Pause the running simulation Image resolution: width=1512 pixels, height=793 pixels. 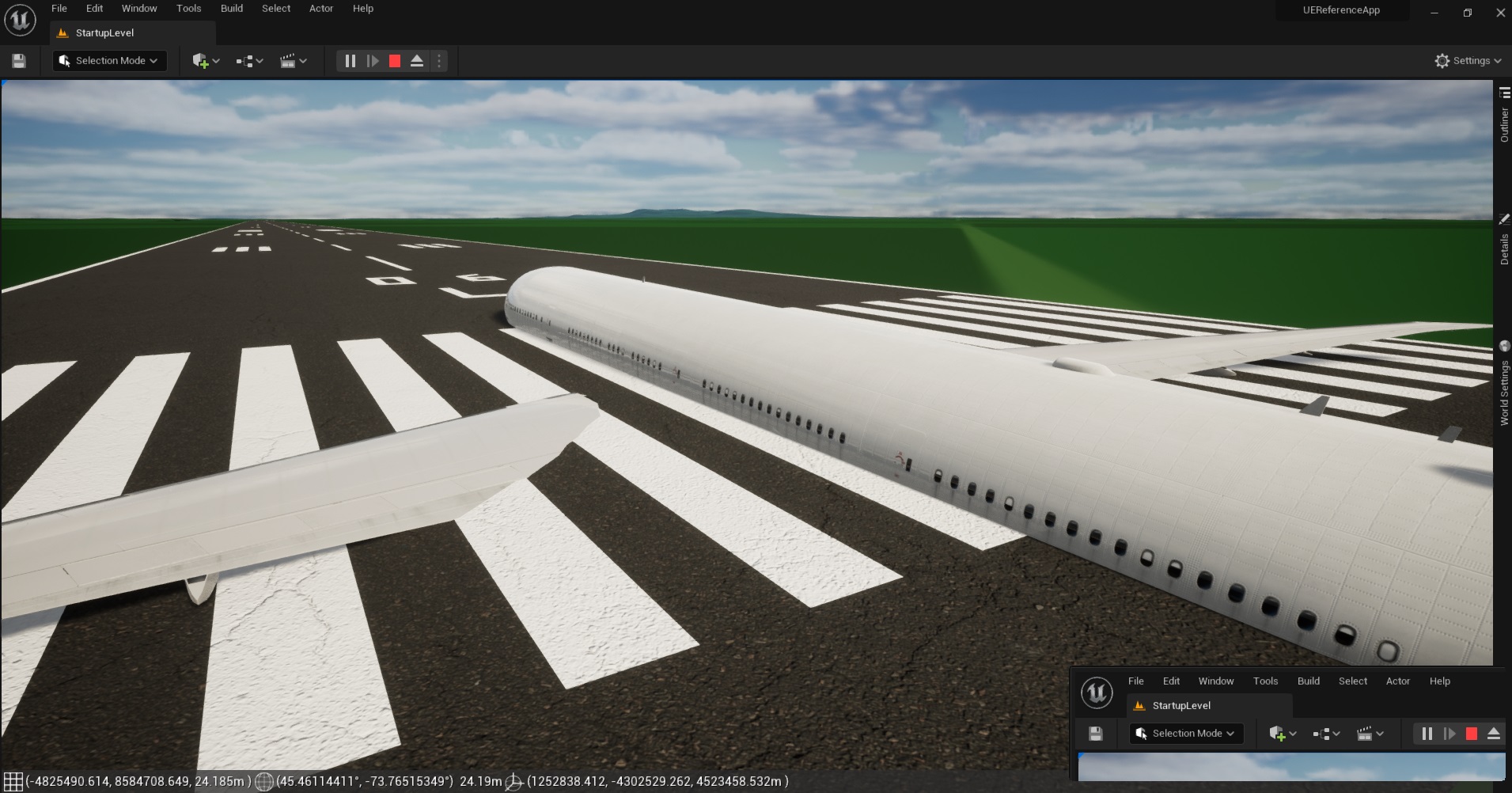click(350, 60)
